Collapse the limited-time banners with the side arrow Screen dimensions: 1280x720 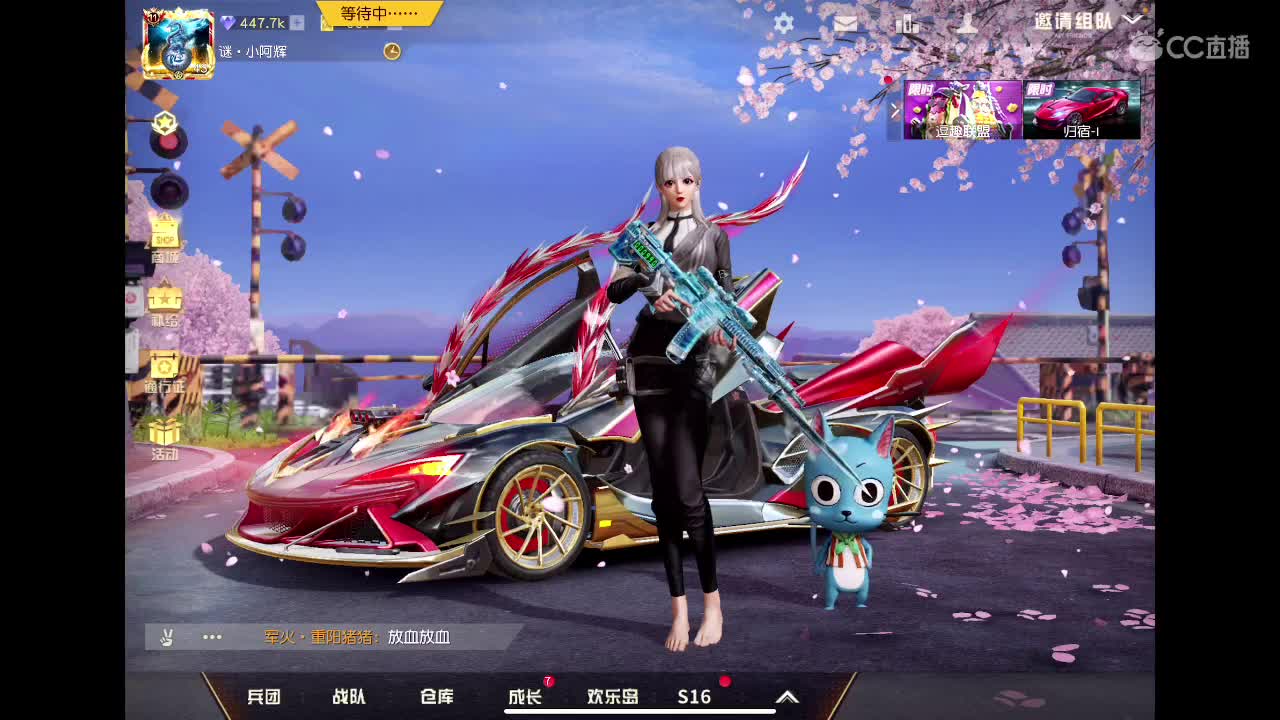point(894,111)
